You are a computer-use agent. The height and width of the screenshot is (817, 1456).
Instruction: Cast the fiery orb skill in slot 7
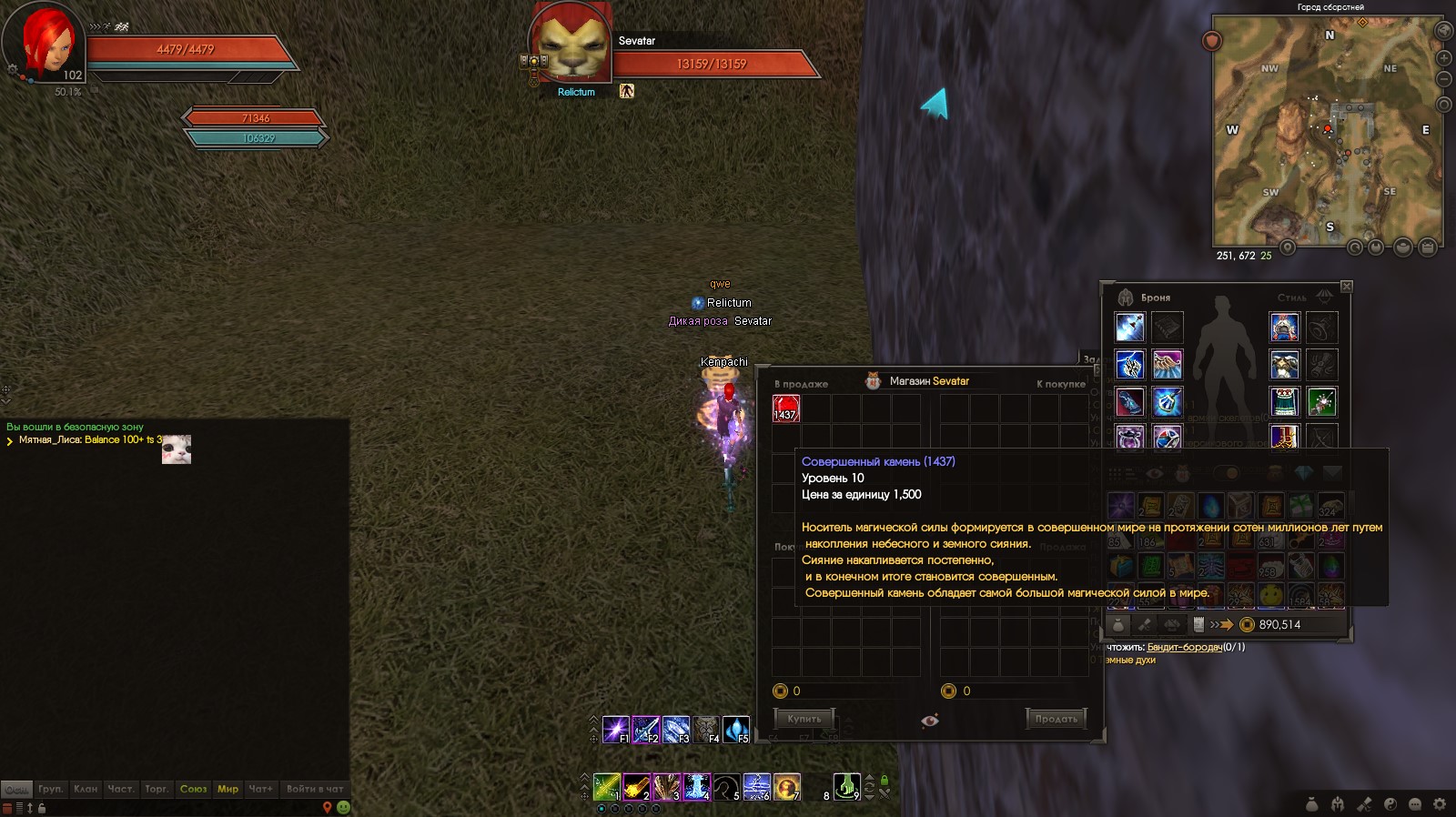[786, 786]
